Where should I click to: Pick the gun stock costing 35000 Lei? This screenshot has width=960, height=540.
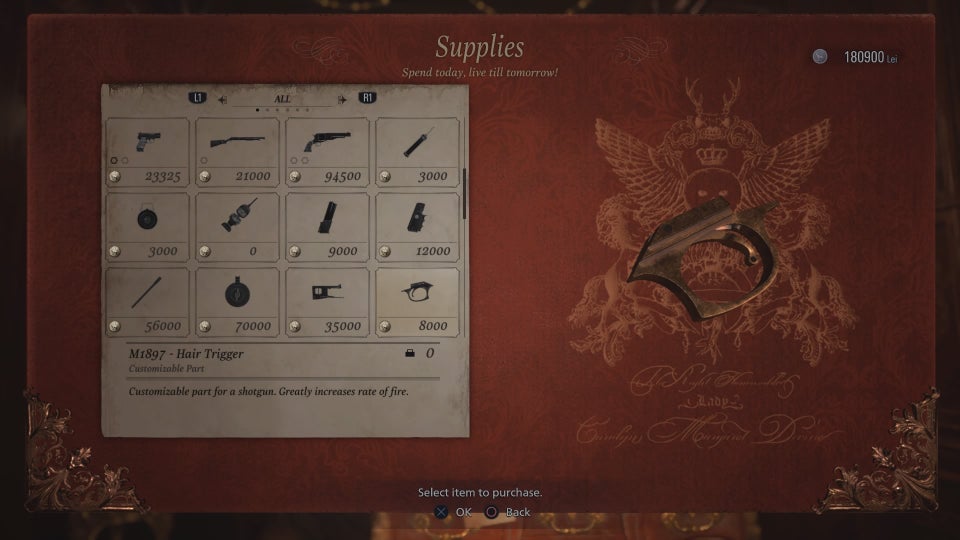(327, 301)
